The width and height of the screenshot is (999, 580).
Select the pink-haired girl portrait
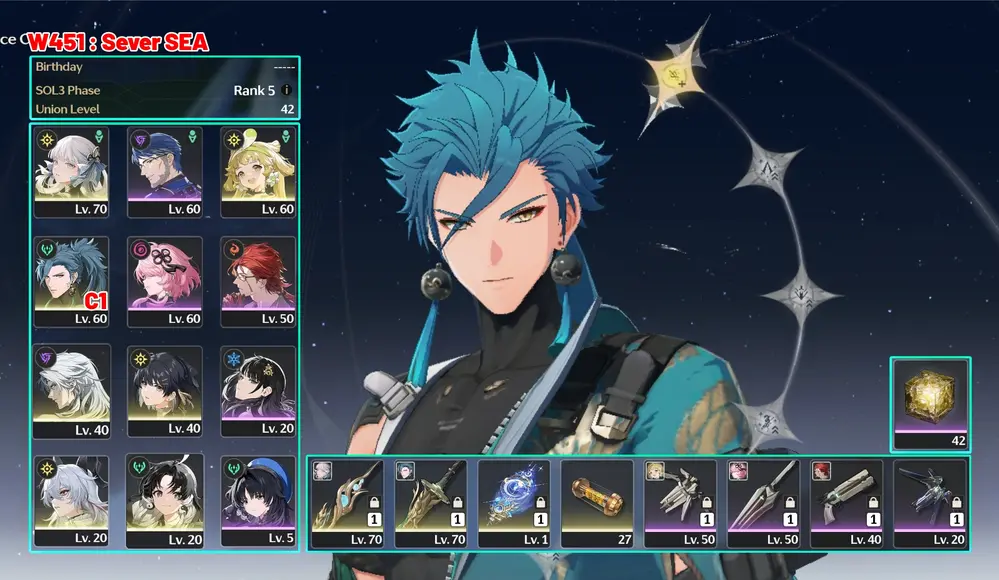(165, 281)
